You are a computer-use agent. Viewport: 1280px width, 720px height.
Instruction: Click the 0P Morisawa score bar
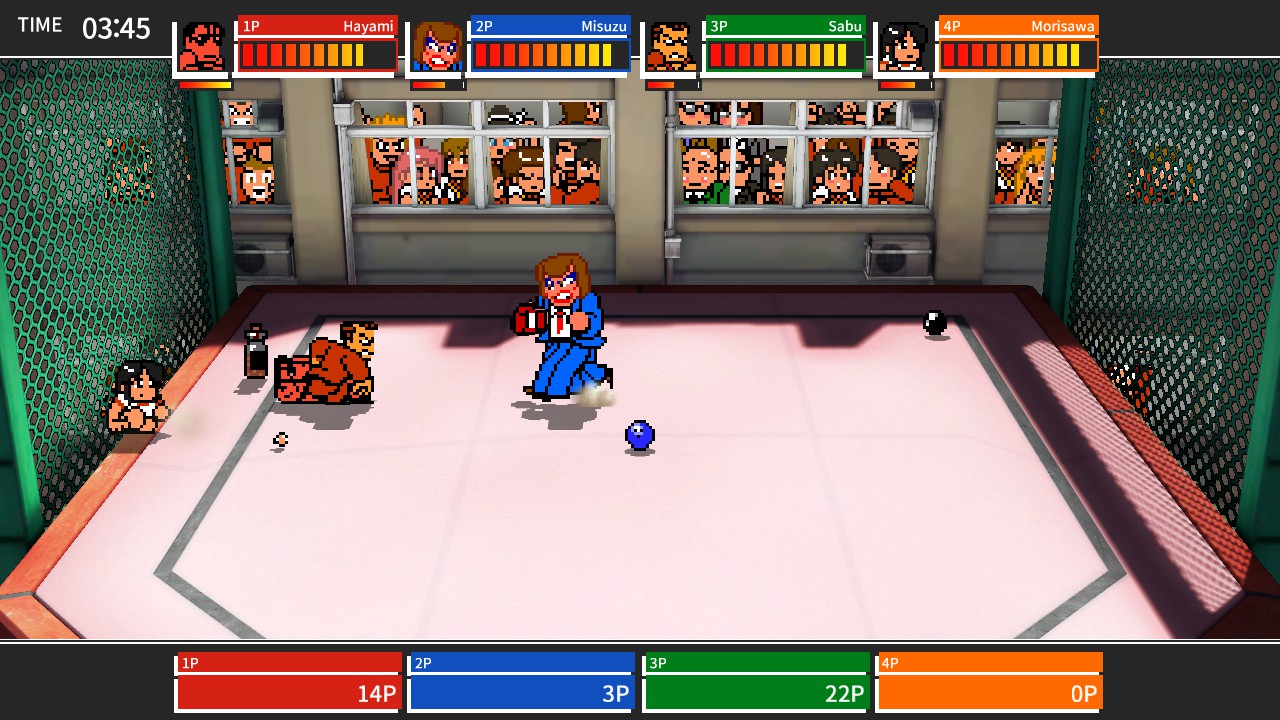[x=988, y=692]
